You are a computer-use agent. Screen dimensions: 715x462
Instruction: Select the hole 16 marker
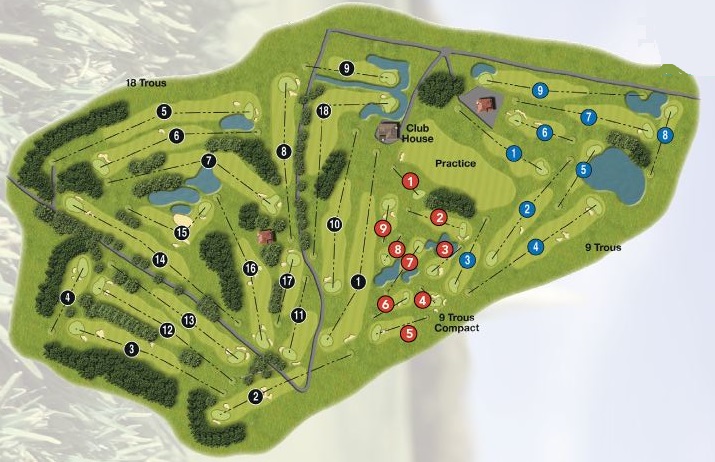click(x=250, y=268)
